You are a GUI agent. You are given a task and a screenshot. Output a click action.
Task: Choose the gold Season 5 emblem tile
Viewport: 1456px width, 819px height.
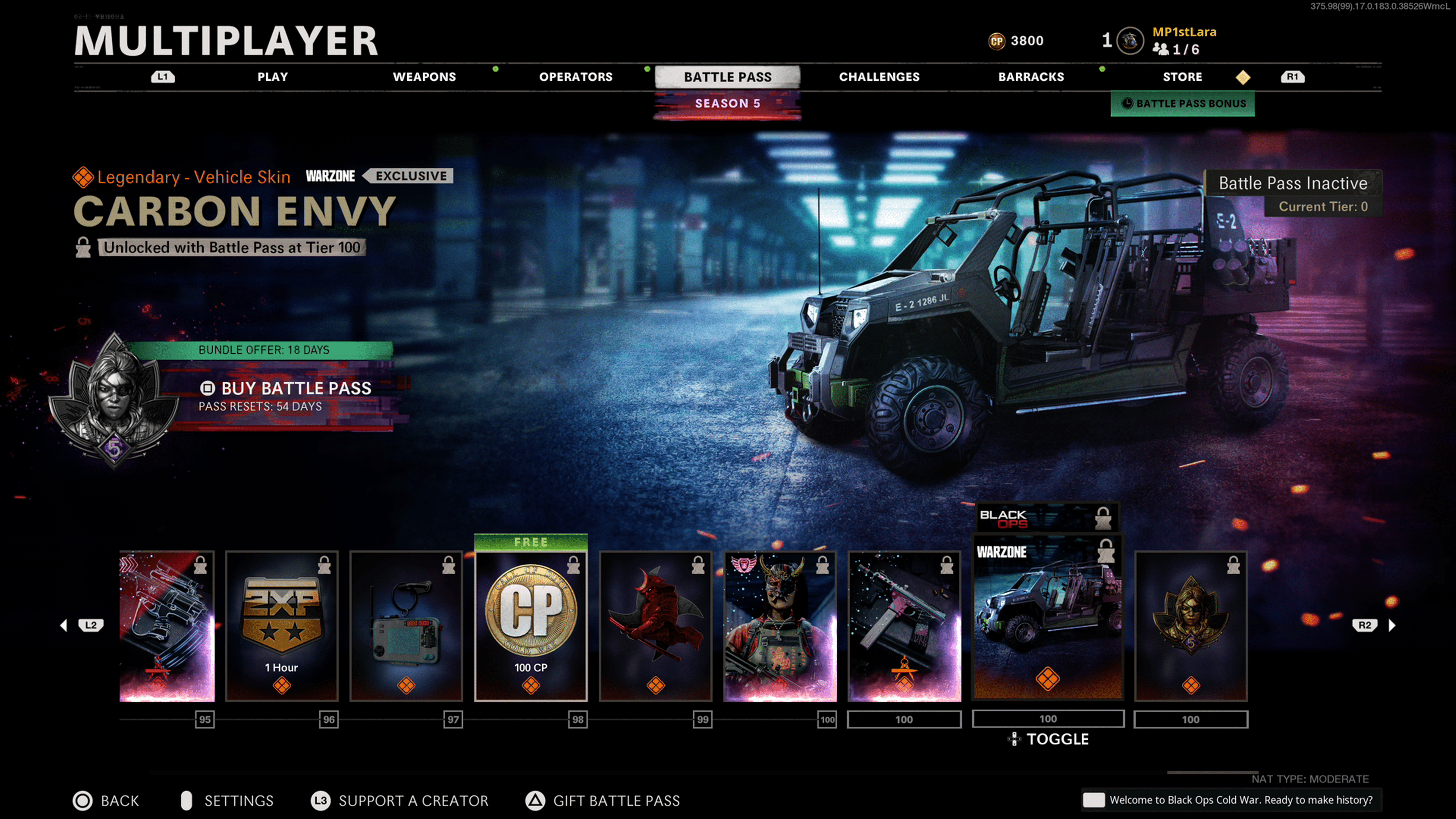[x=1190, y=626]
